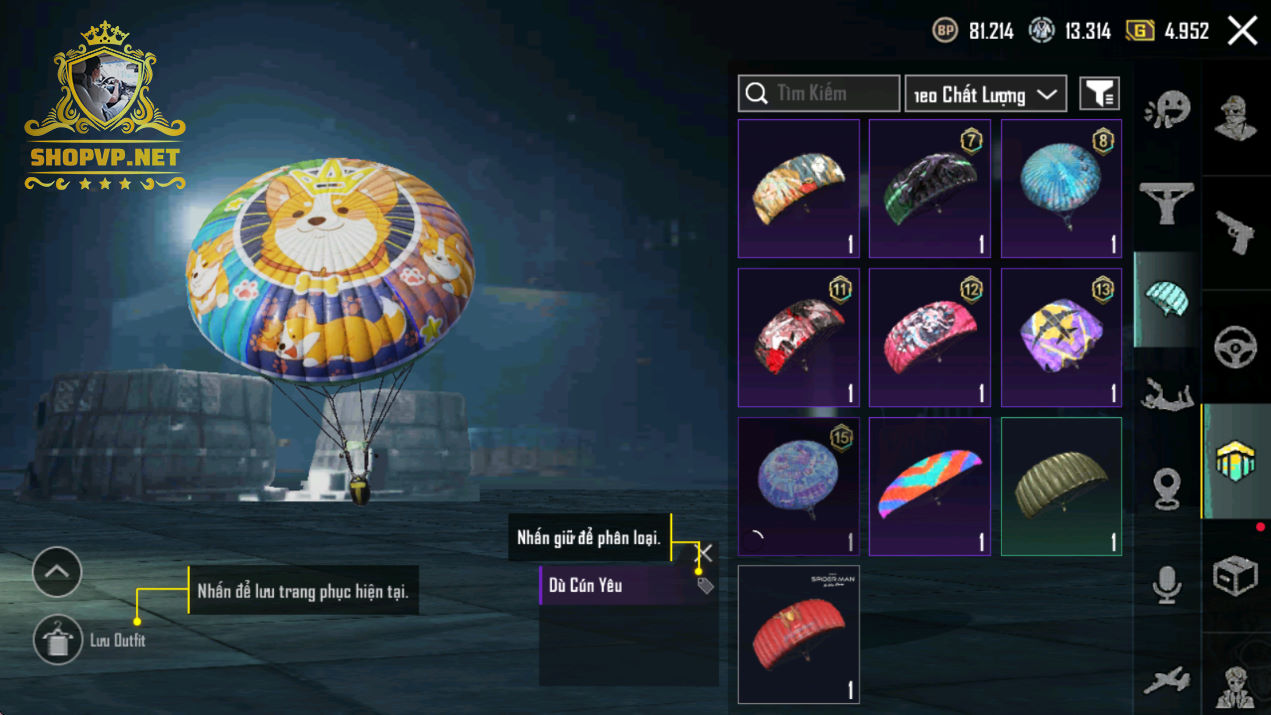Open the microphone voice tab
Image resolution: width=1271 pixels, height=715 pixels.
click(1167, 584)
